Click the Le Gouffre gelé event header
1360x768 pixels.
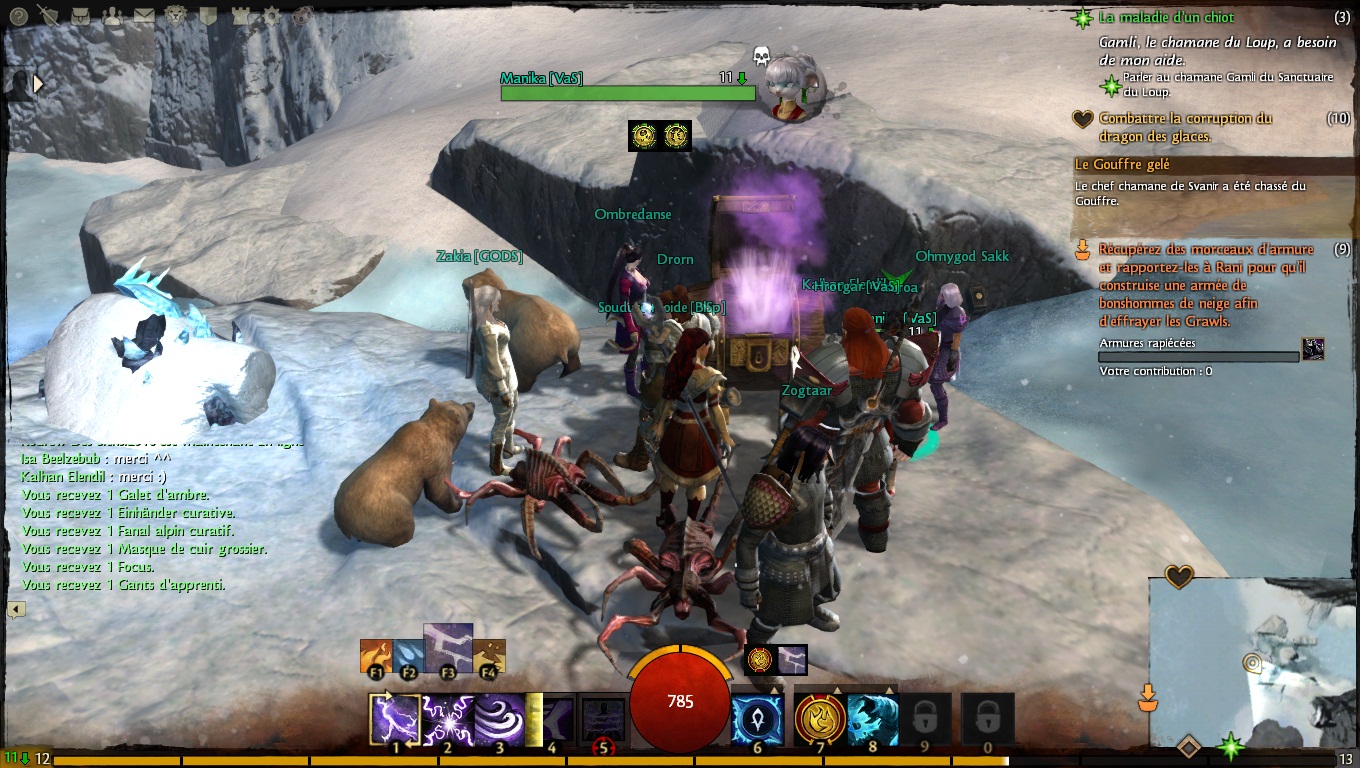[x=1121, y=164]
